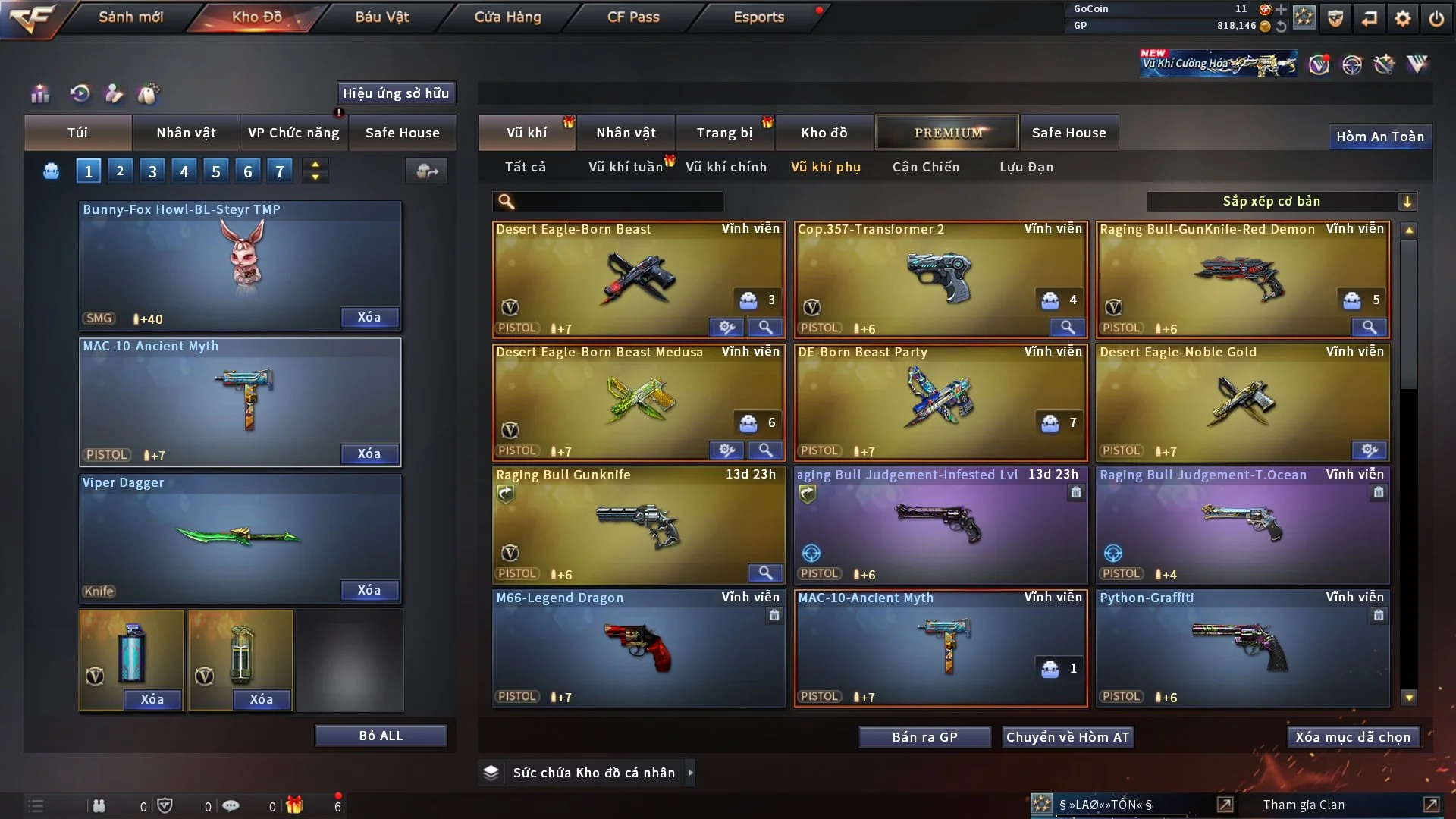Screen dimensions: 1456x819
Task: Switch to the Nhân vật inventory tab
Action: [626, 133]
